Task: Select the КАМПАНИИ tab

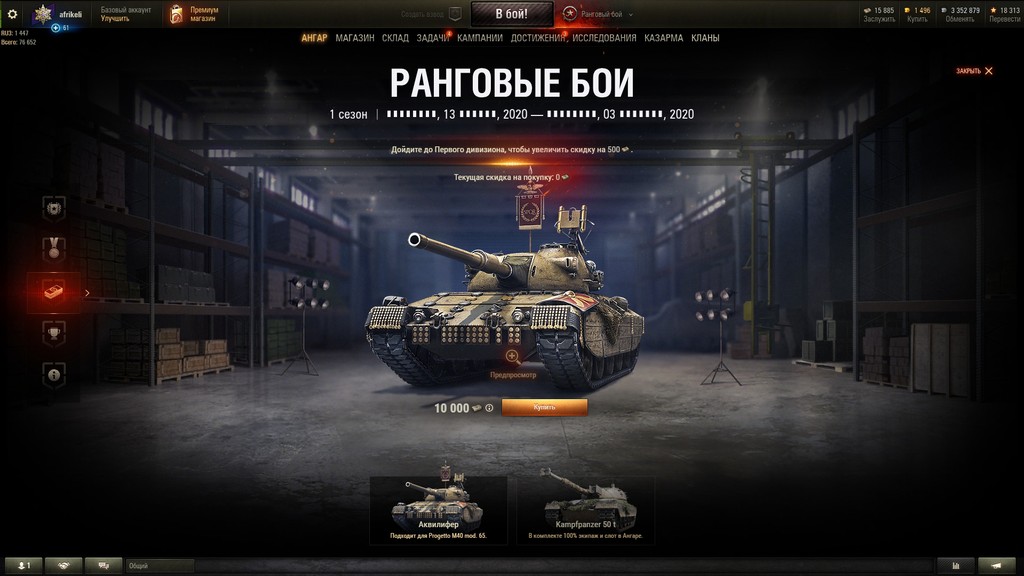Action: click(x=480, y=38)
